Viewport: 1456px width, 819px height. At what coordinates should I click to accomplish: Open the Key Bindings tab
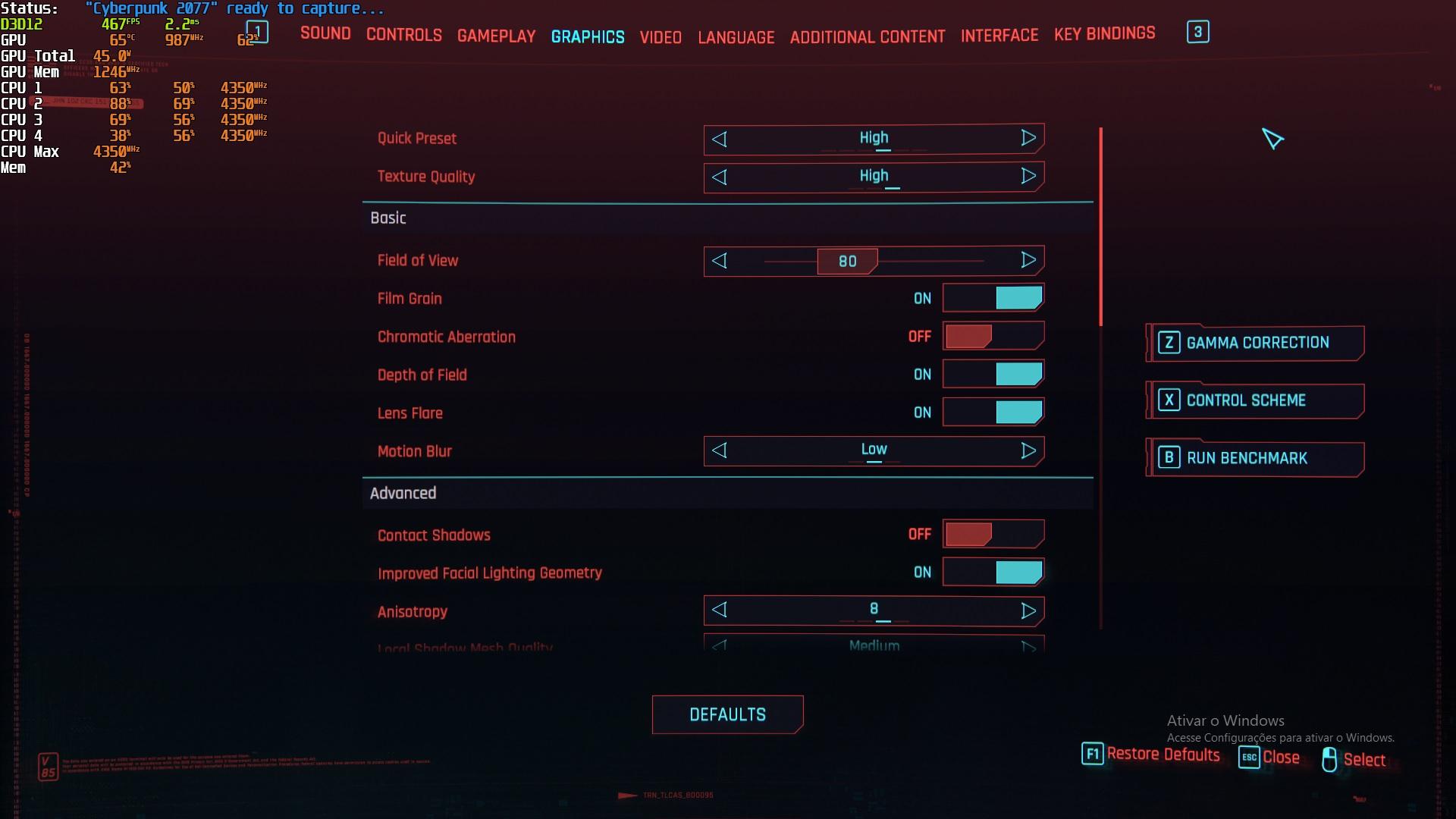click(1104, 33)
